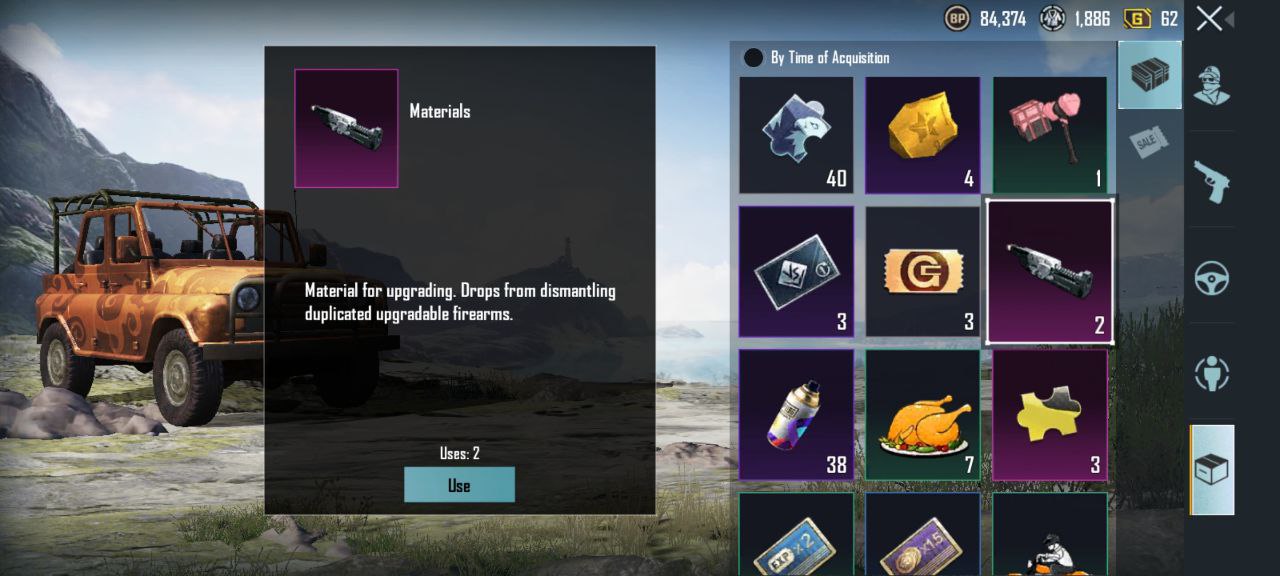Show the emote figure category

1211,373
